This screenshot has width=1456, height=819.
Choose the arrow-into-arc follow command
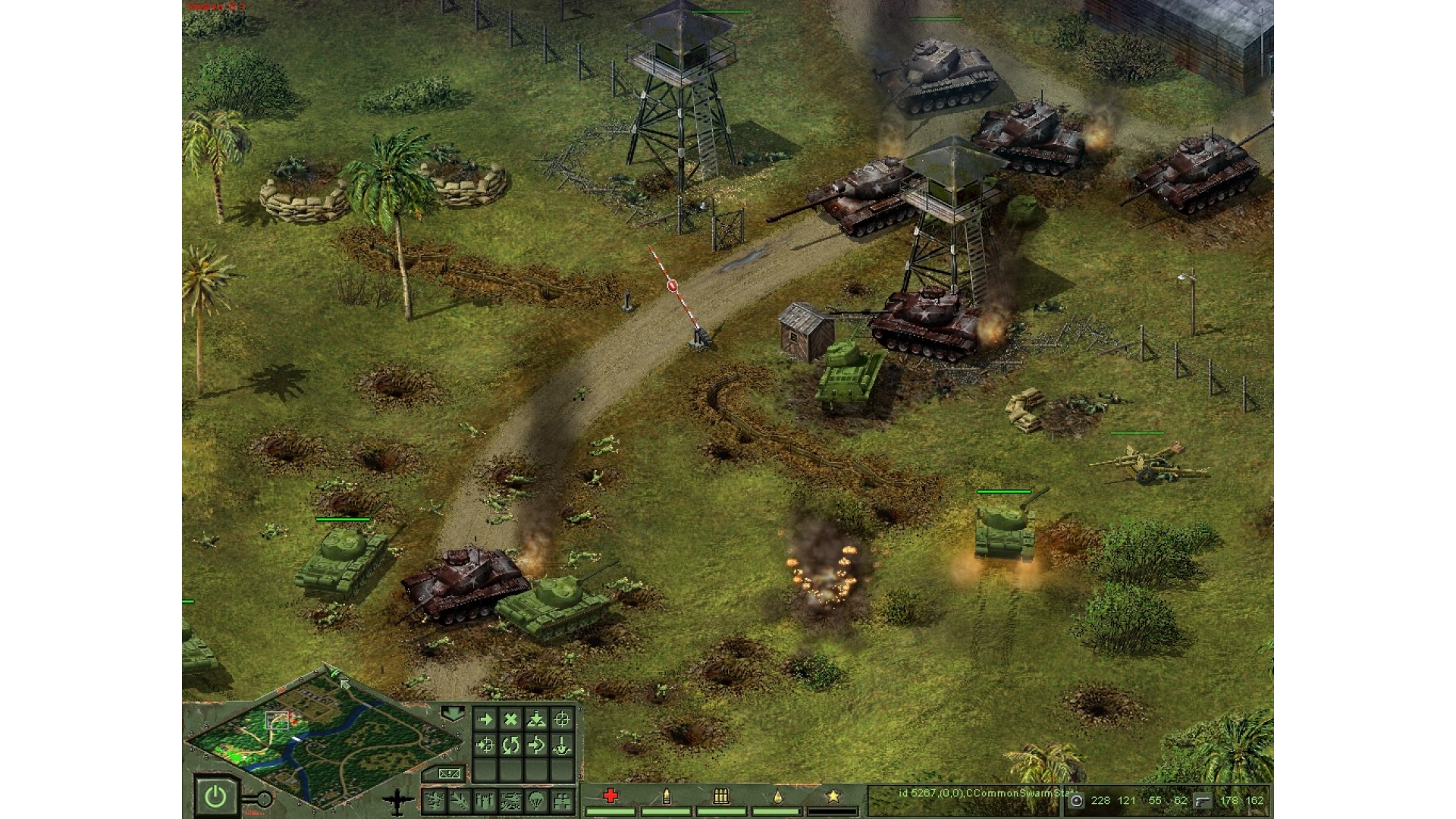[536, 745]
